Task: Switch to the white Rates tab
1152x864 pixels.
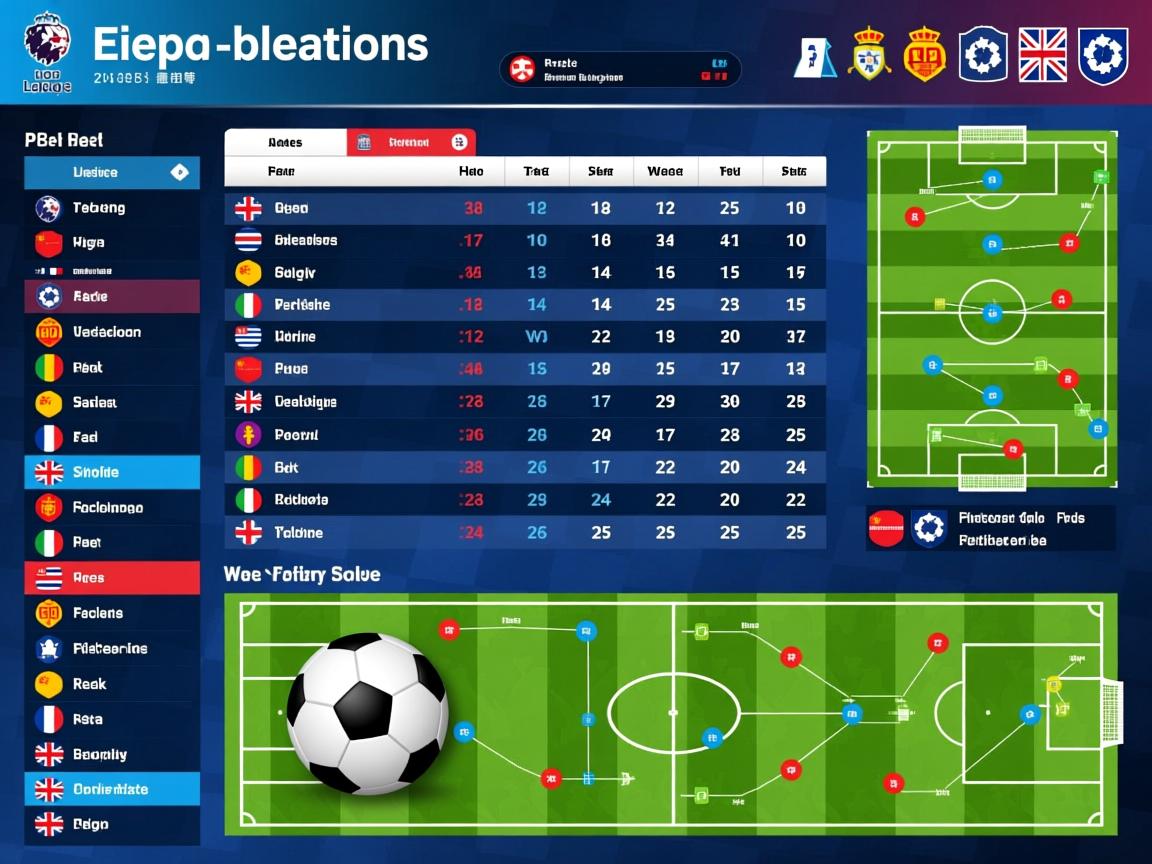Action: [x=285, y=142]
